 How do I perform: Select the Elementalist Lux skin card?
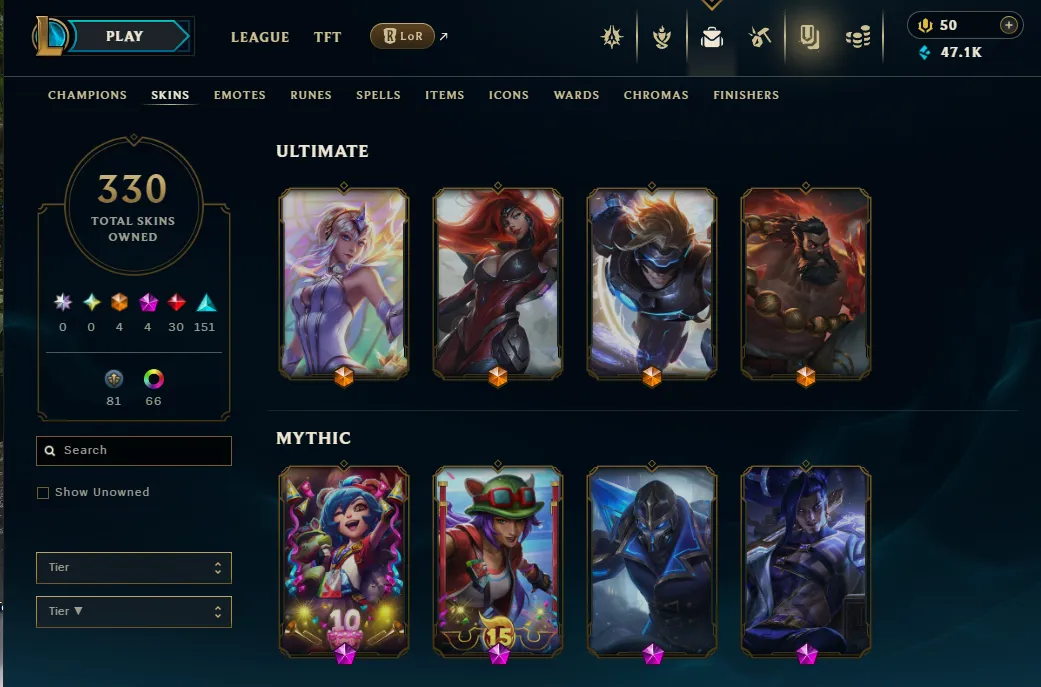(344, 283)
